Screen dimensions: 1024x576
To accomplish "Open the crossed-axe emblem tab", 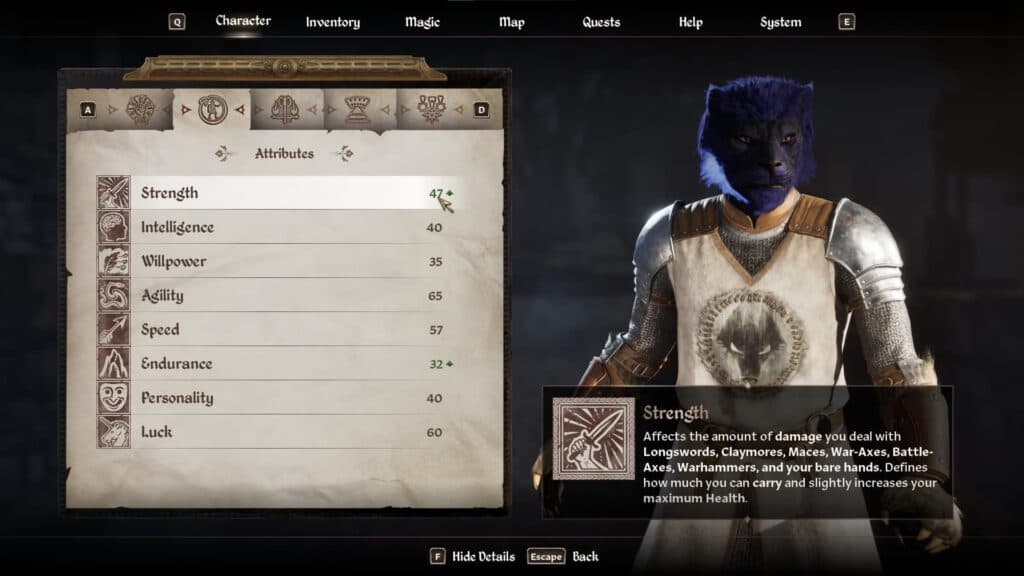I will pyautogui.click(x=285, y=109).
